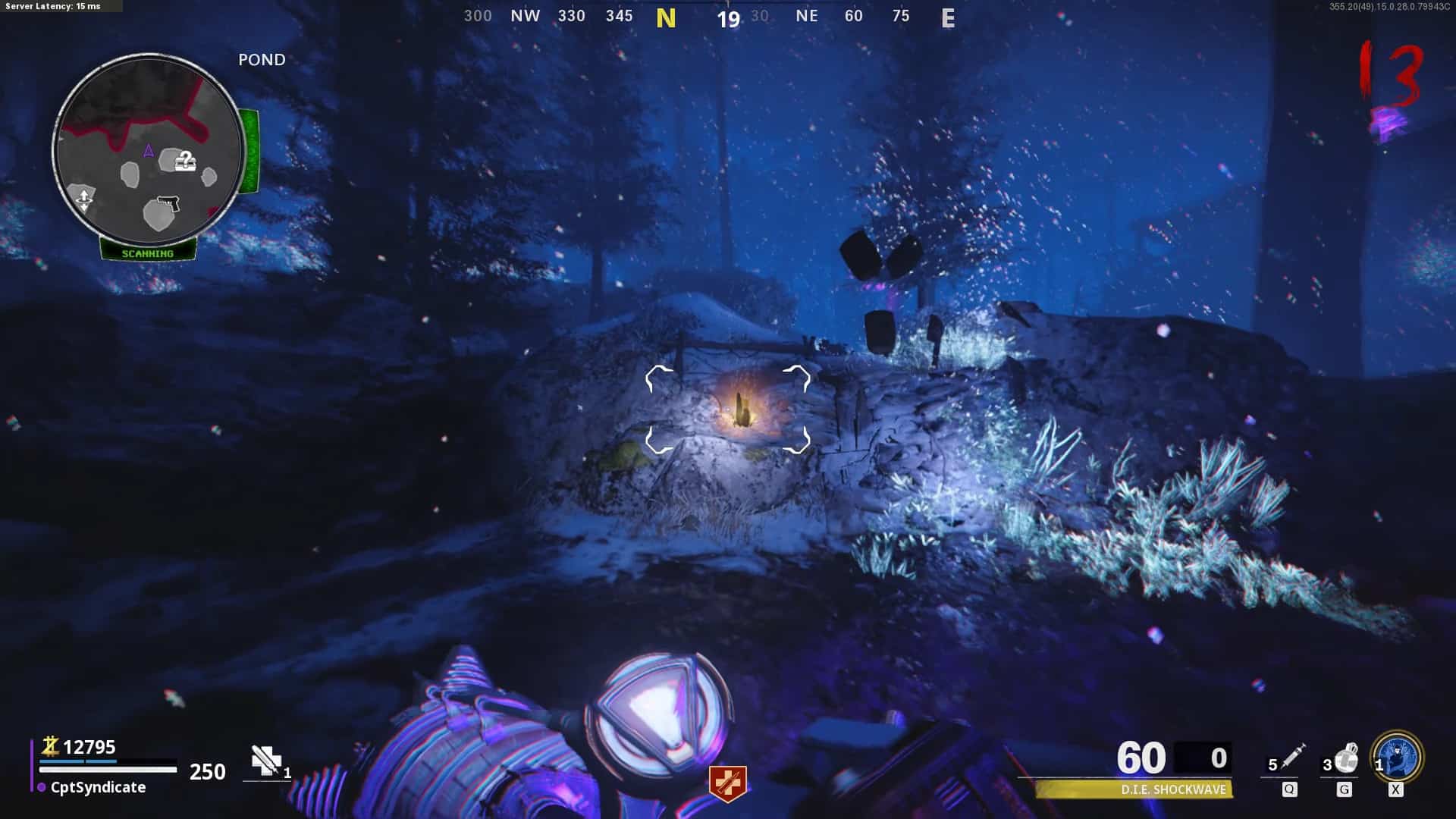Select the up-down arrows marker on minimap

click(x=83, y=200)
